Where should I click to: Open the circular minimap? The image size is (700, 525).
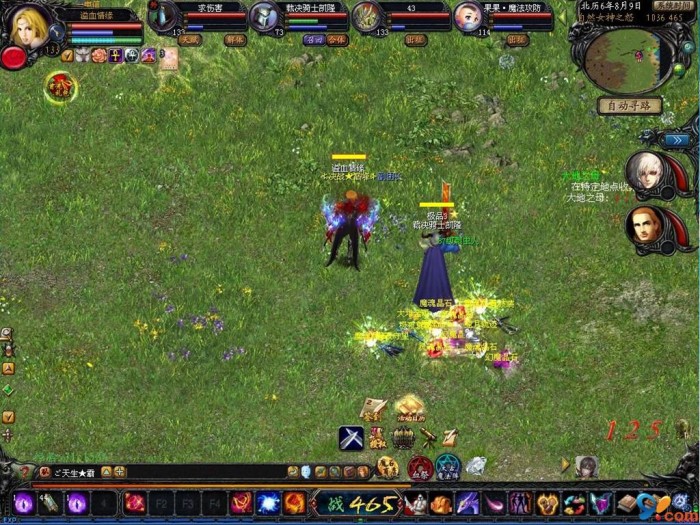(627, 59)
